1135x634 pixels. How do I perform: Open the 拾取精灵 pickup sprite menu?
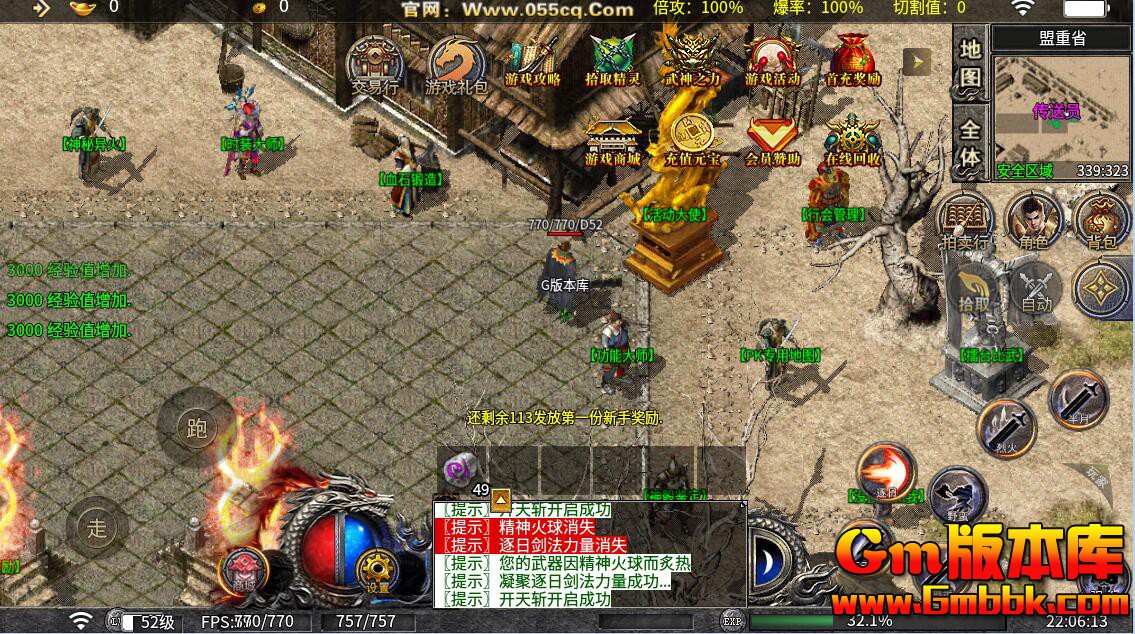(x=614, y=62)
